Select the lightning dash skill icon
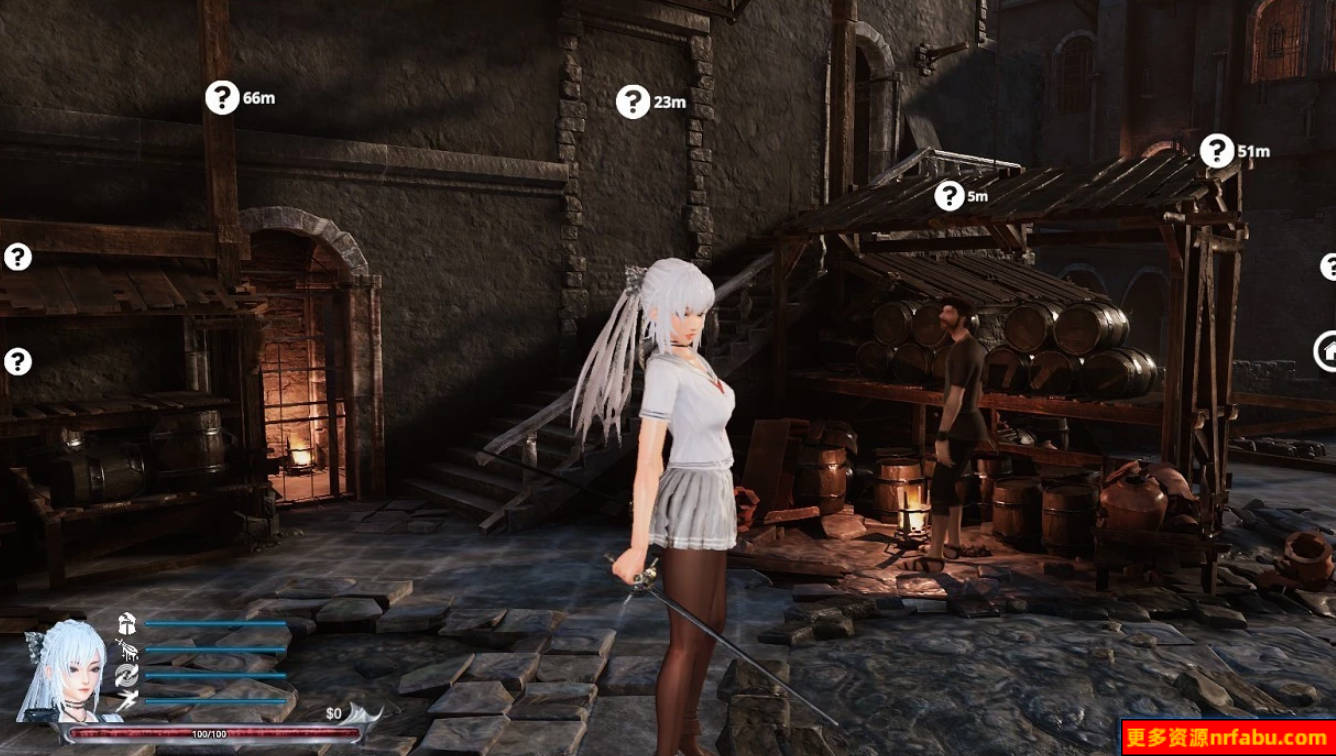 point(127,698)
